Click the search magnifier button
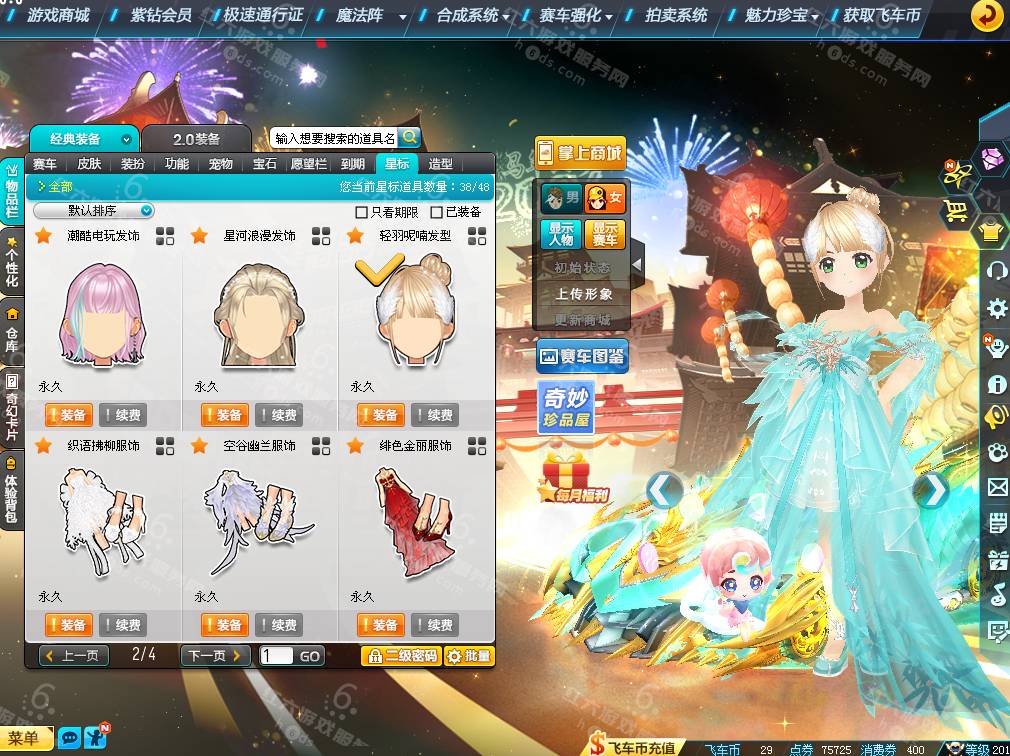Screen dimensions: 1010x756 pos(409,138)
